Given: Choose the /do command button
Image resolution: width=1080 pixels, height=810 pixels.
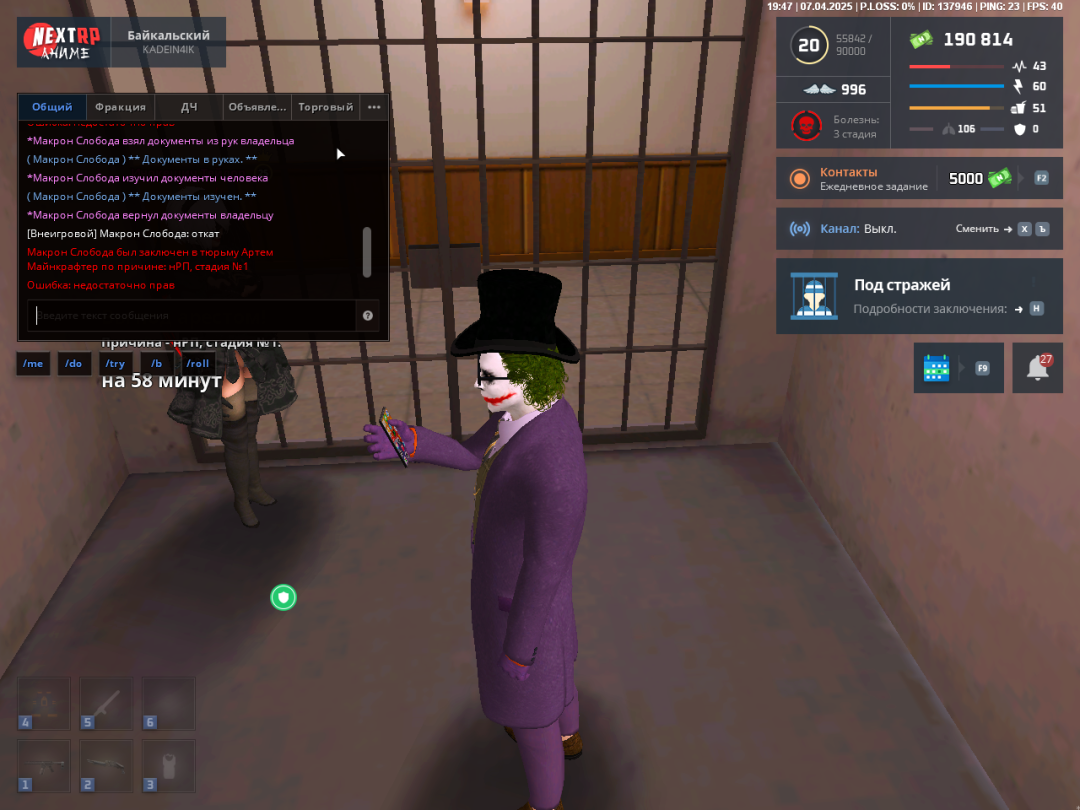Looking at the screenshot, I should coord(74,364).
